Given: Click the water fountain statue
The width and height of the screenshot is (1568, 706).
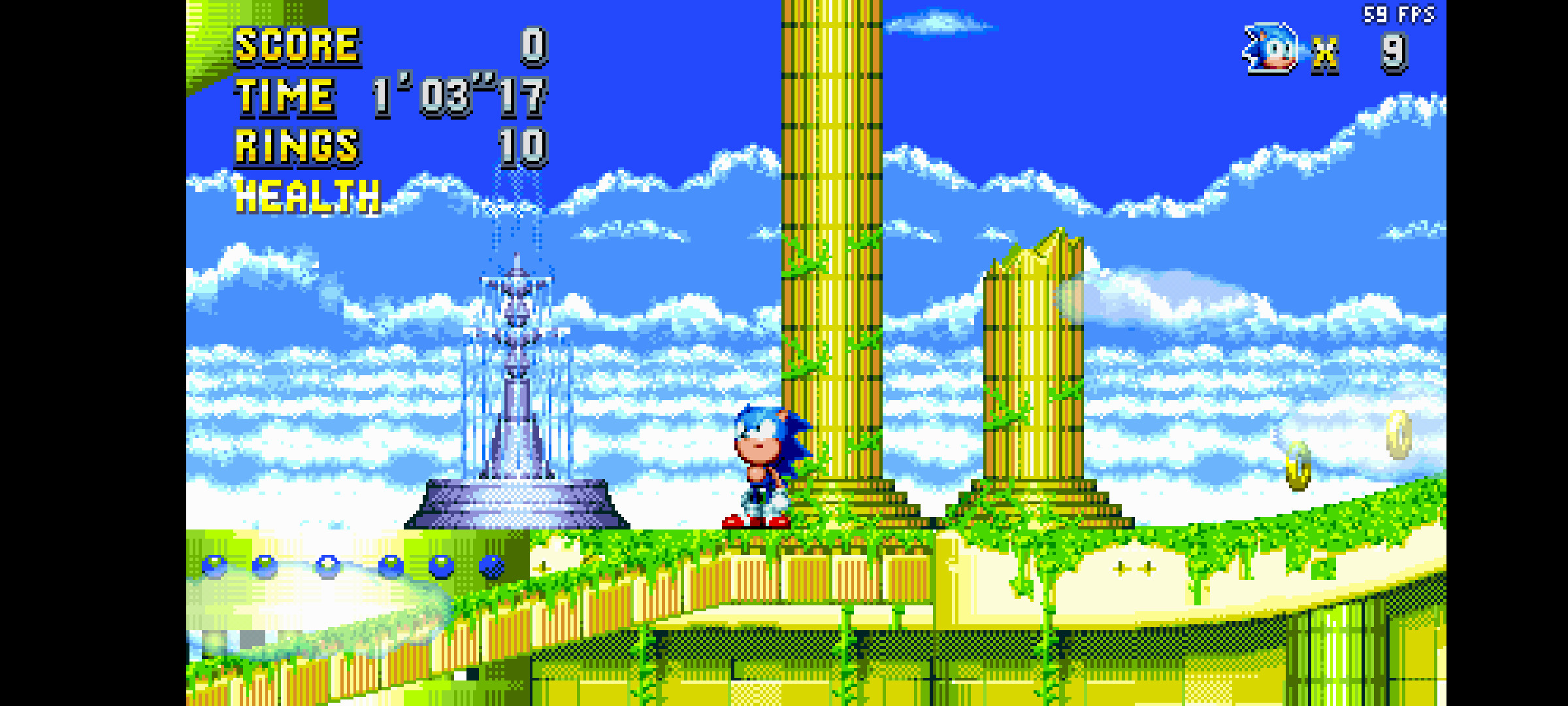Looking at the screenshot, I should 516,392.
